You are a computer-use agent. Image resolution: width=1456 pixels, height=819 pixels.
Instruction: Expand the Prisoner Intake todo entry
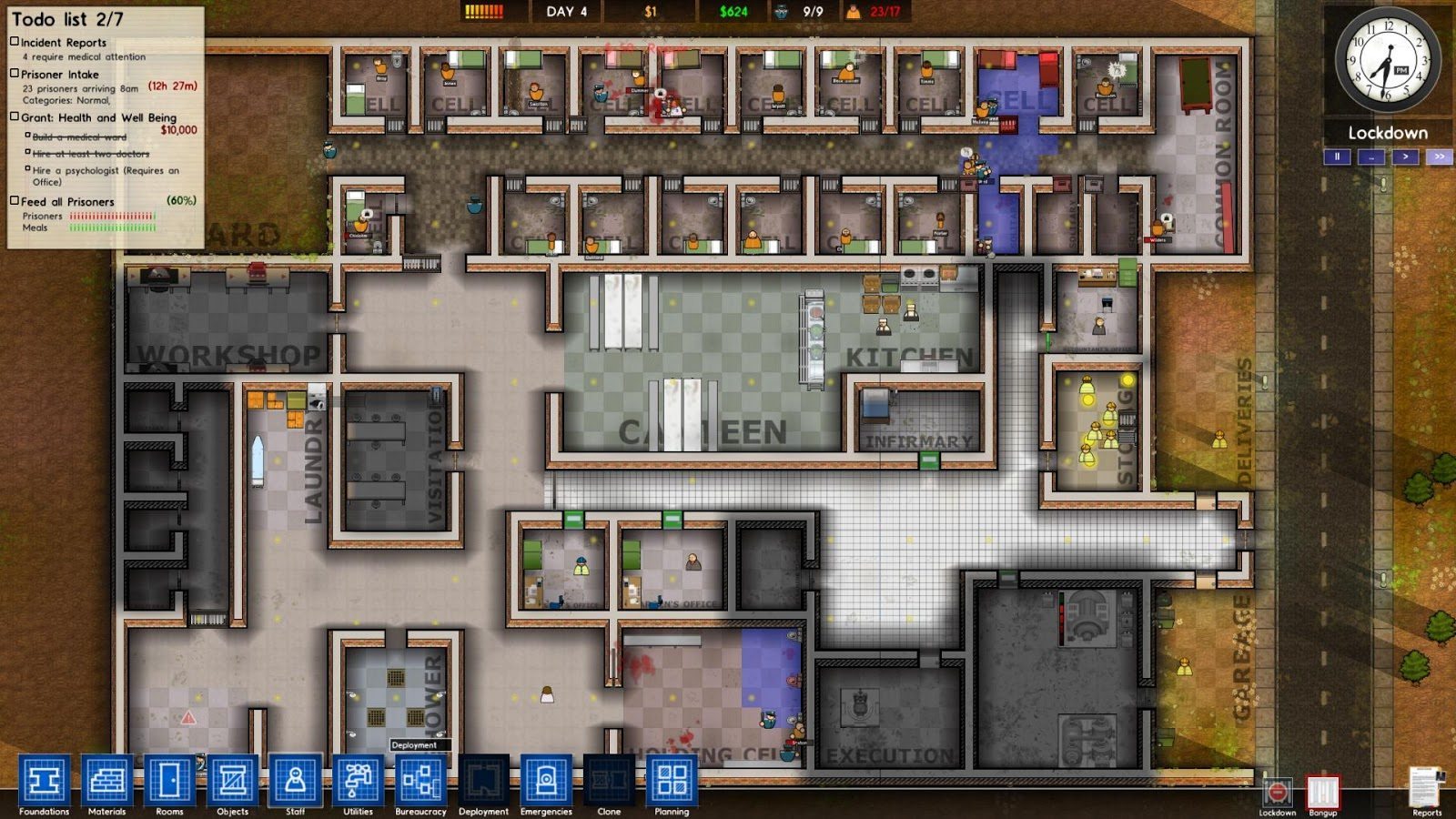13,75
